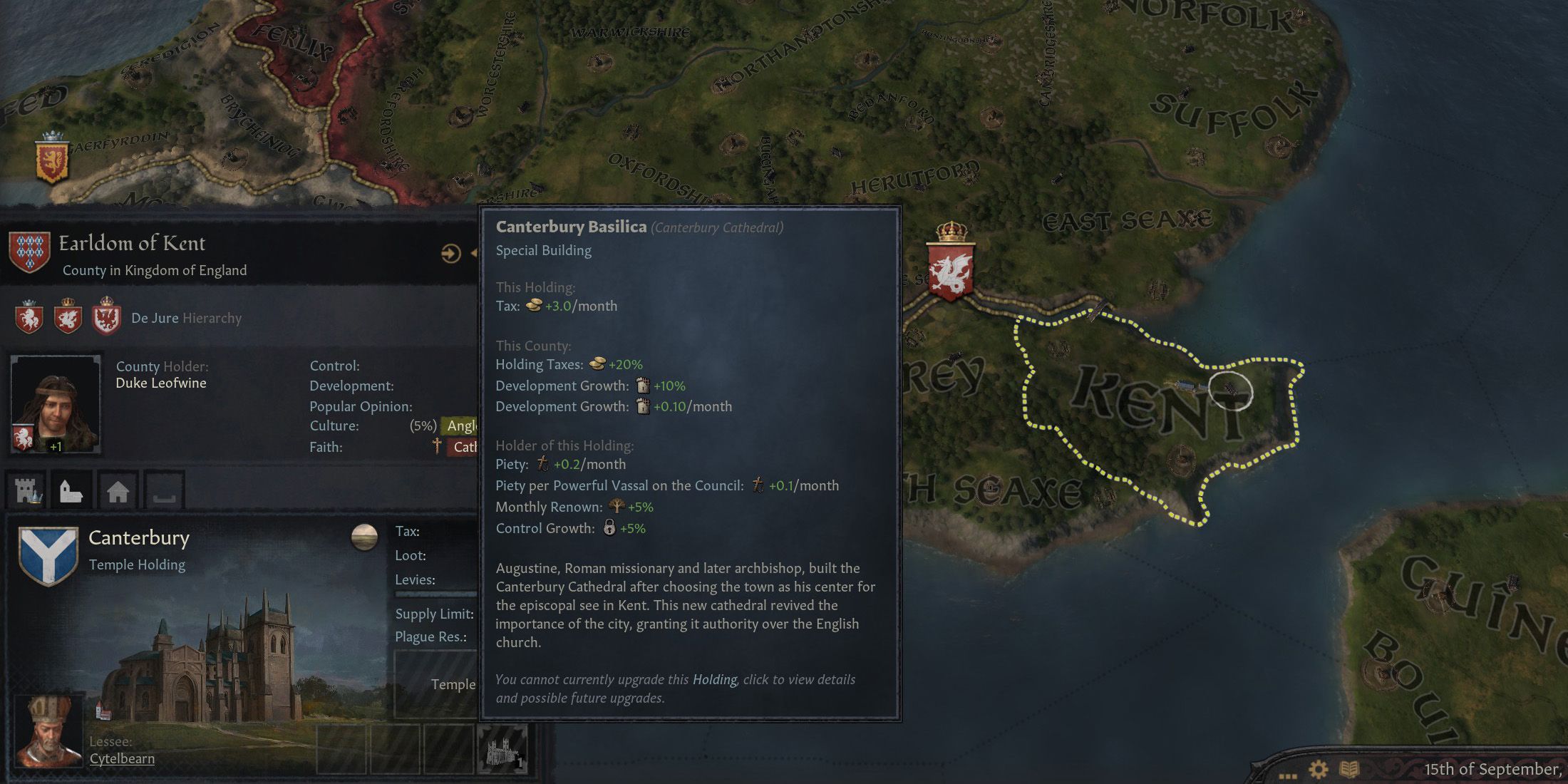The width and height of the screenshot is (1568, 784).
Task: Open the '...' options menu near the date
Action: click(x=1289, y=777)
